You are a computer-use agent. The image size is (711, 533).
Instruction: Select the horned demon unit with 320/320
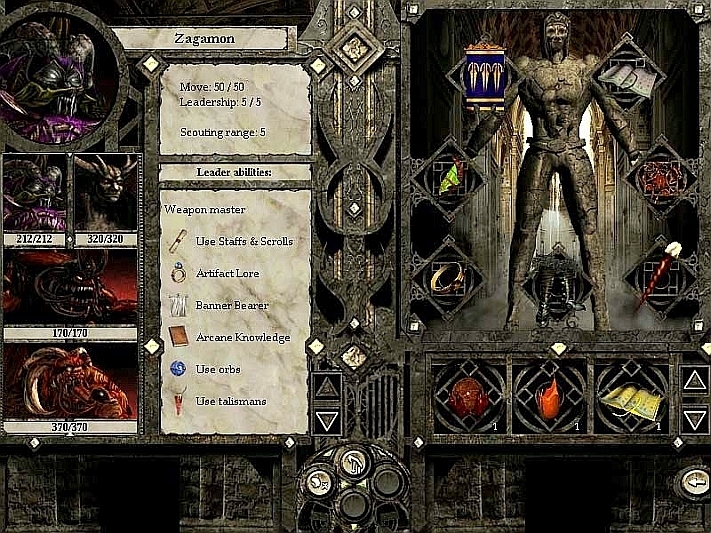tap(105, 193)
